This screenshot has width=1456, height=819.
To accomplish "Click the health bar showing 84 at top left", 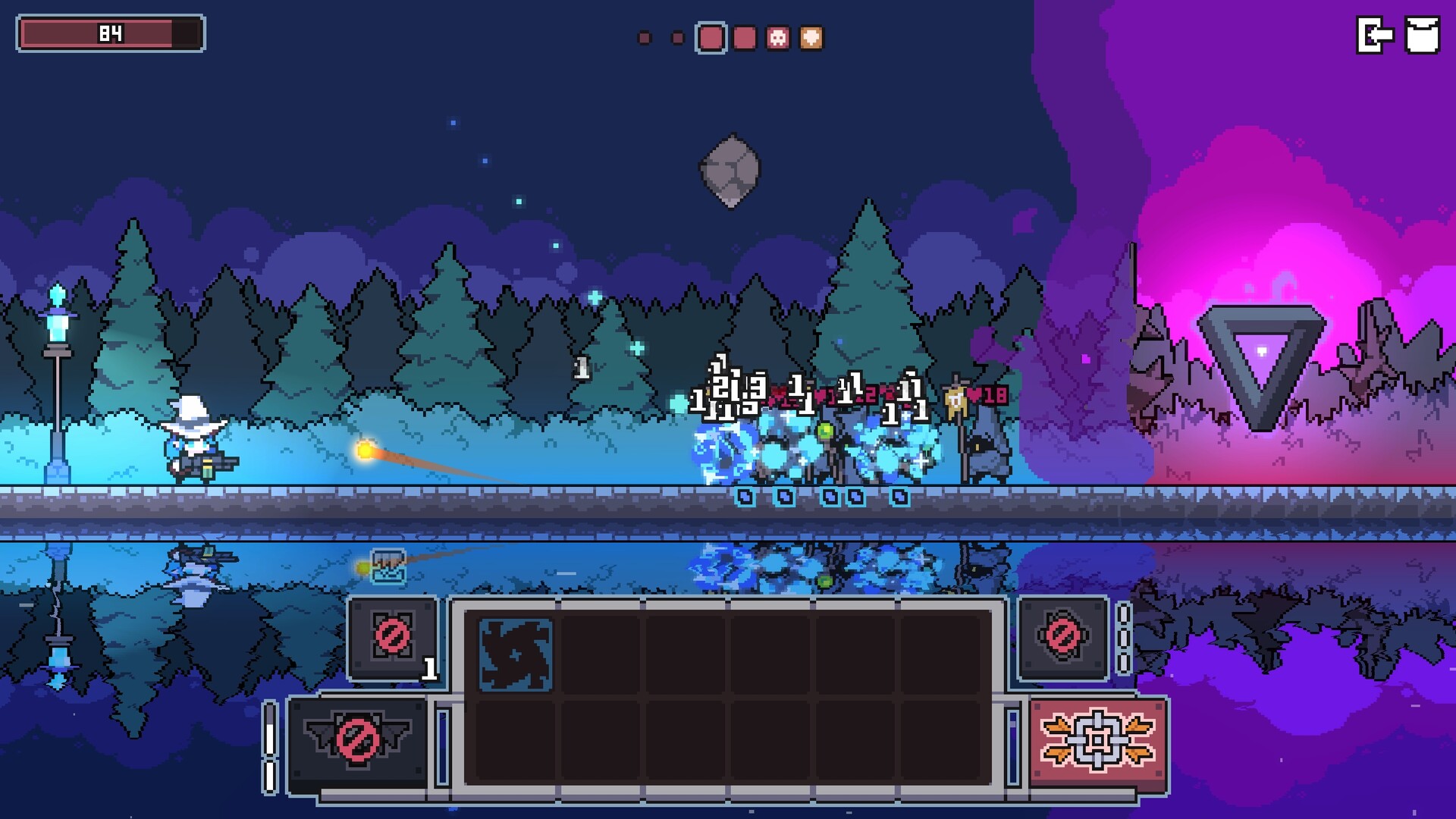I will click(x=110, y=32).
